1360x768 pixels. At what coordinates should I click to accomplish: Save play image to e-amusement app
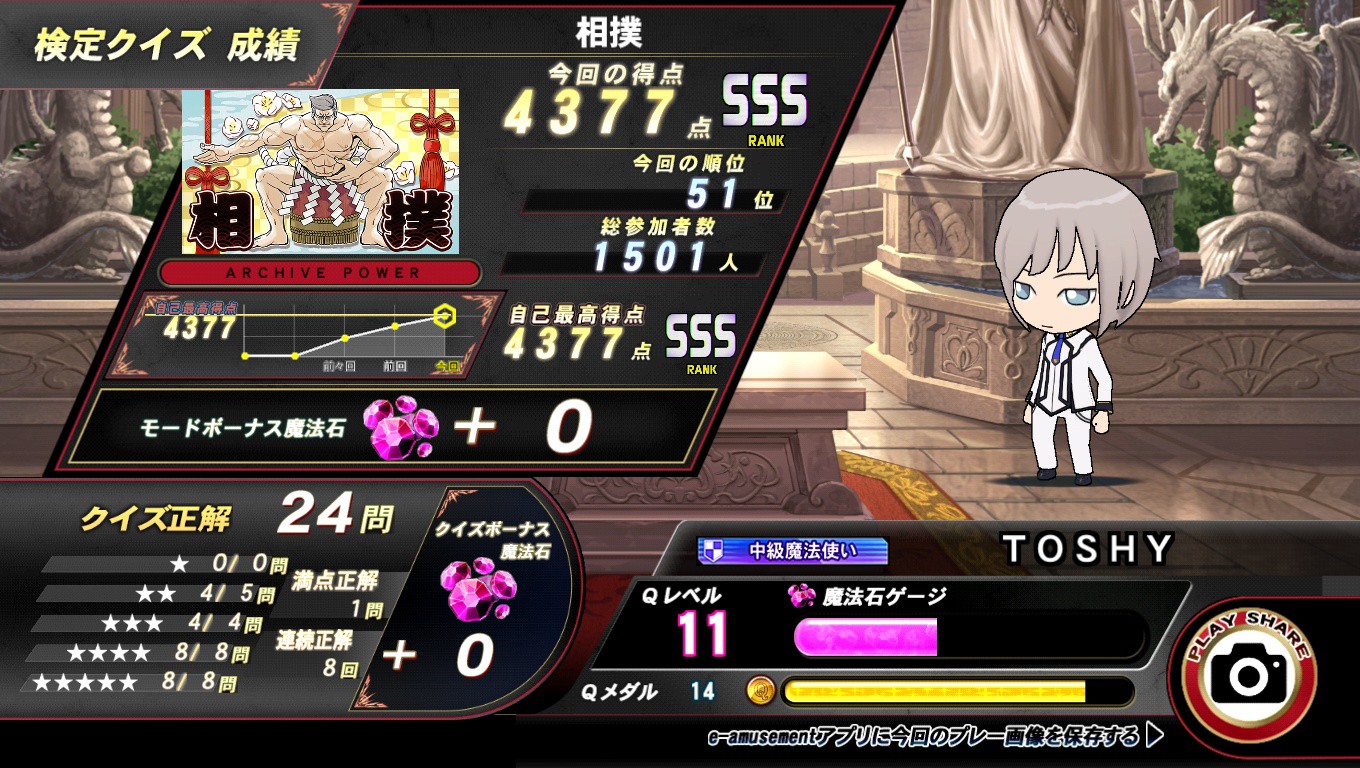935,738
